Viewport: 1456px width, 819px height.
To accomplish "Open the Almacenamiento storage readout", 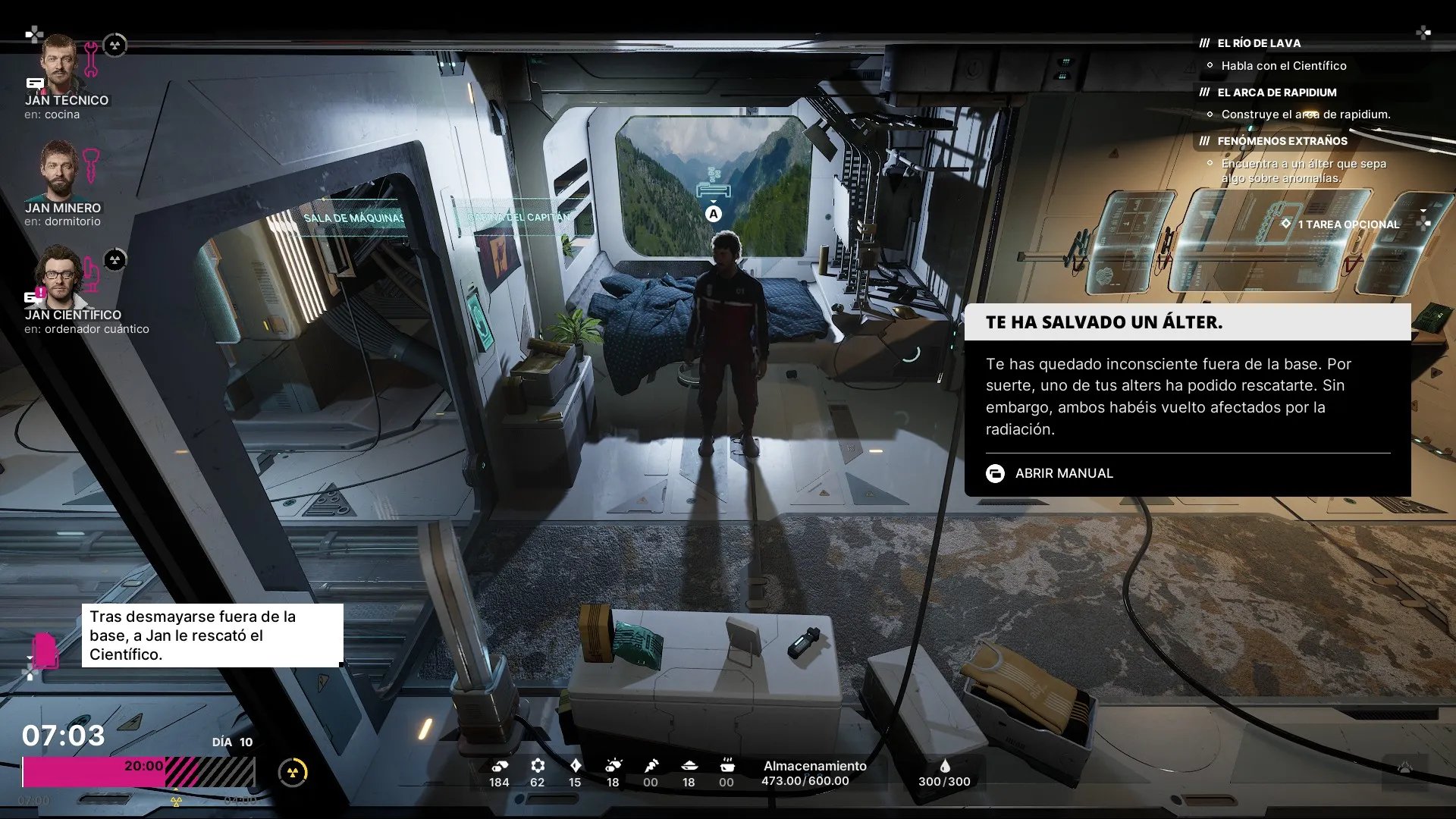I will coord(814,773).
